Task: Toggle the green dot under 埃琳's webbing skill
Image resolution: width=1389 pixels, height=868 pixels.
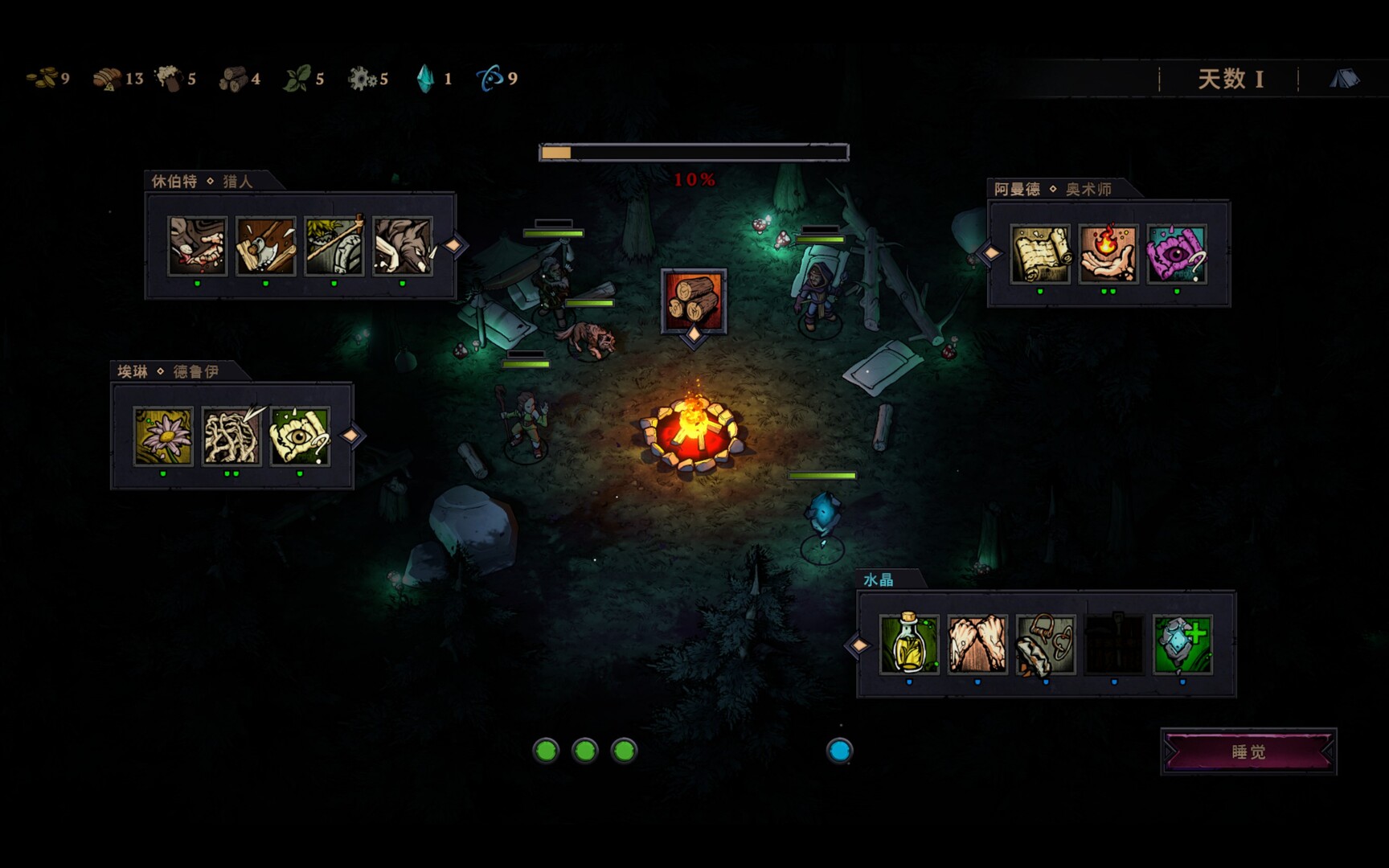Action: [229, 473]
